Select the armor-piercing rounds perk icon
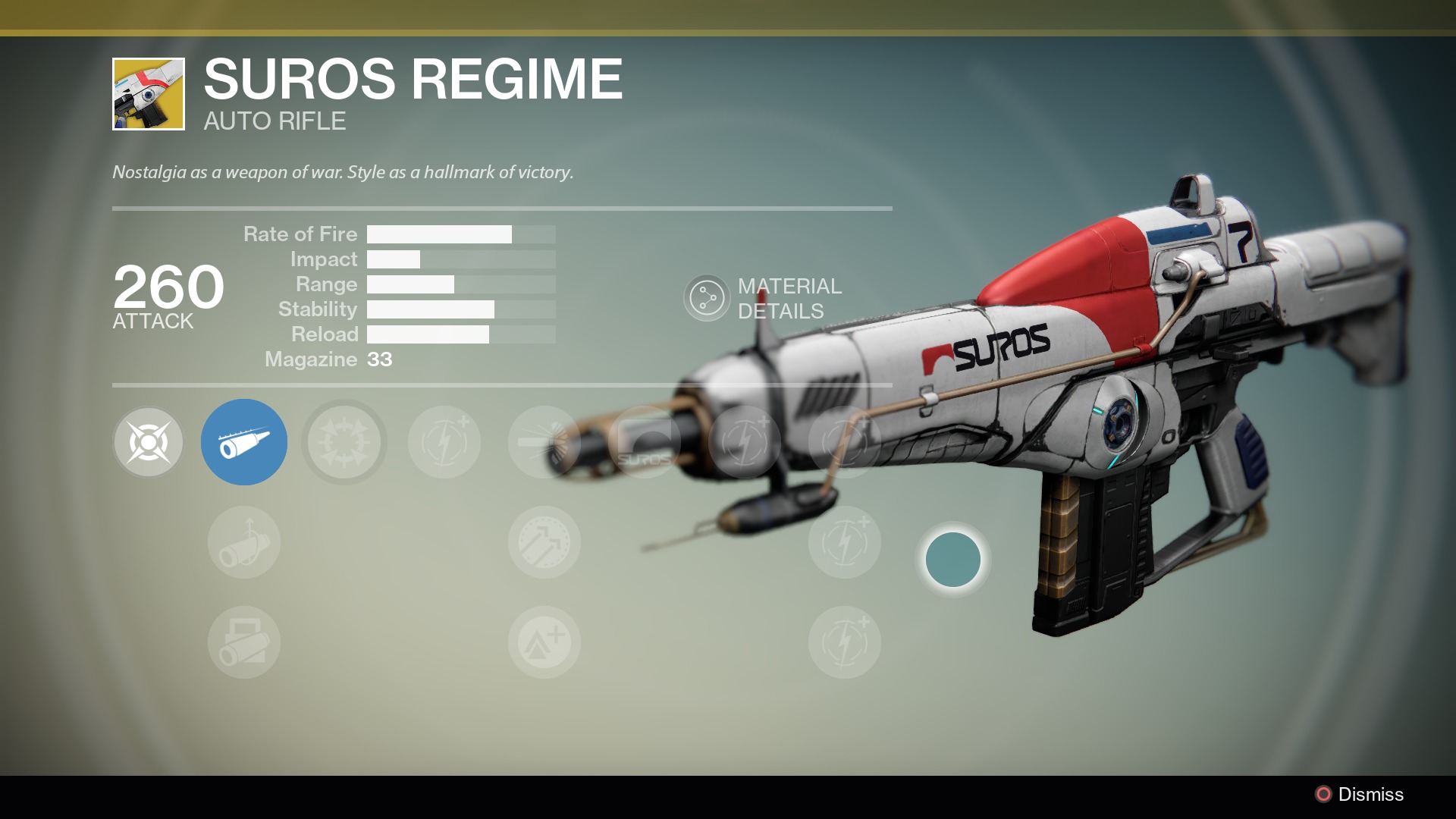Viewport: 1456px width, 819px height. (x=544, y=542)
